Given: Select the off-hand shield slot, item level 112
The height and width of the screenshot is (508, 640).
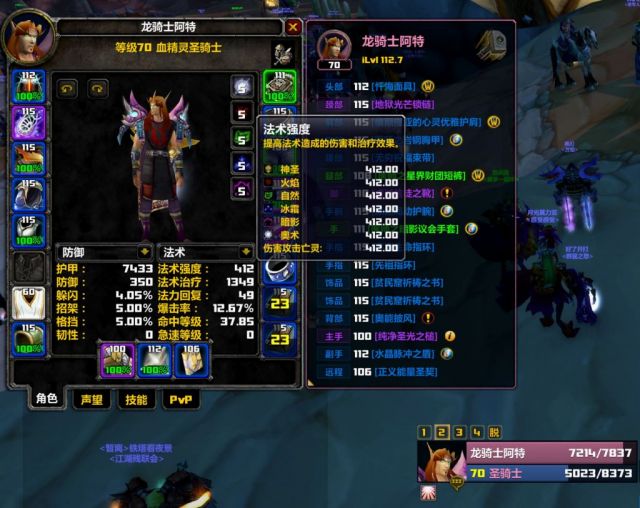Looking at the screenshot, I should 151,359.
